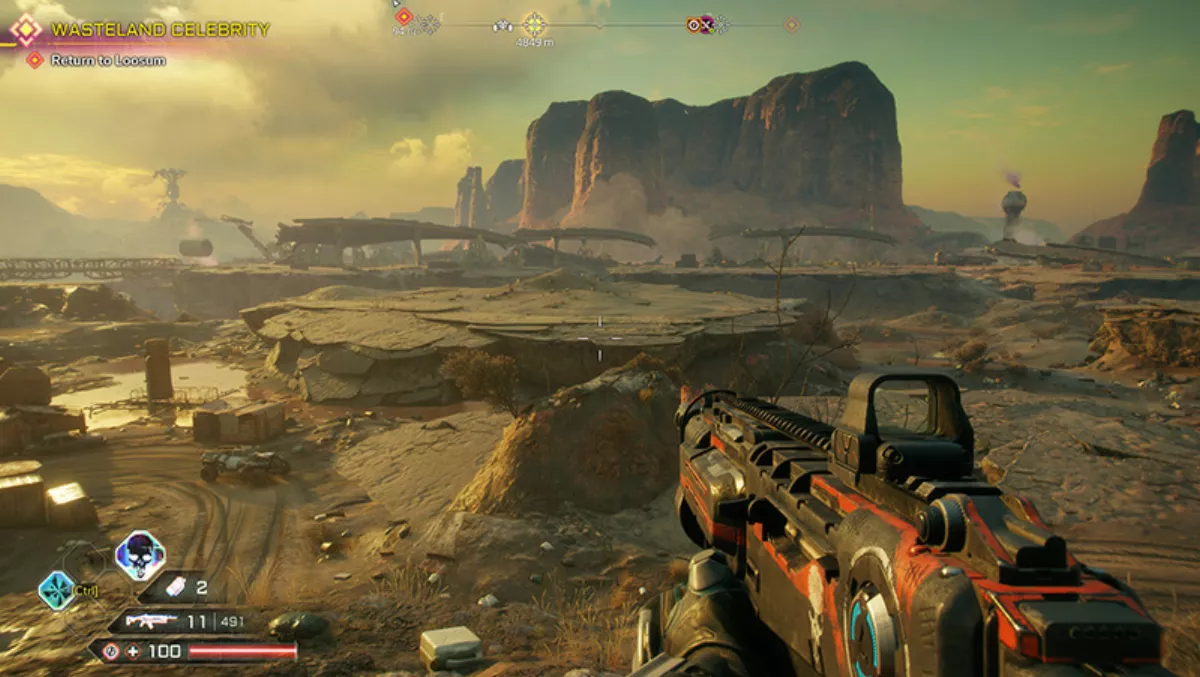Image resolution: width=1200 pixels, height=677 pixels.
Task: Click the compass marker showing 4849 m
Action: point(534,24)
